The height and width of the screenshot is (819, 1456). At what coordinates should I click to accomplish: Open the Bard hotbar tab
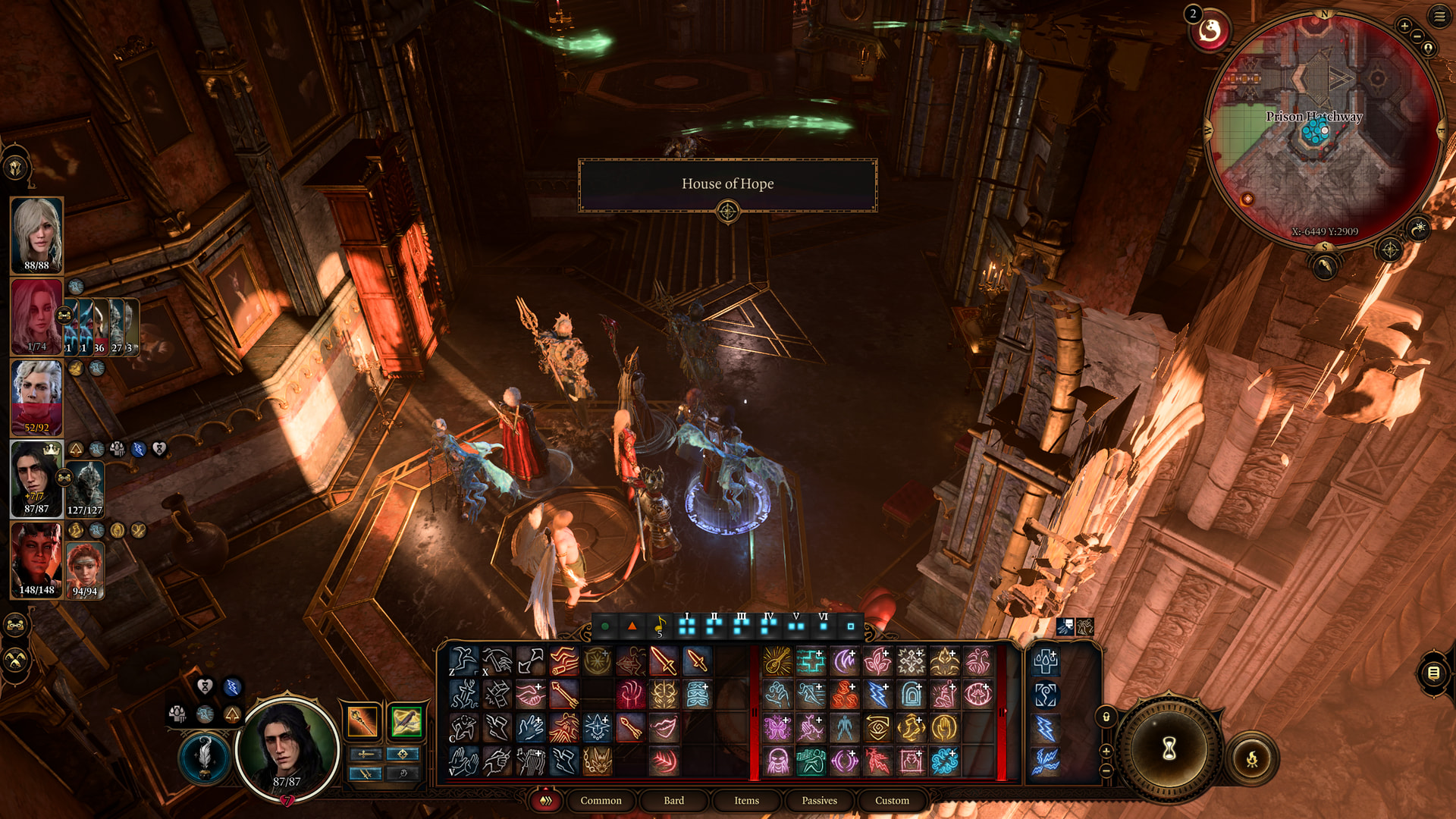coord(673,800)
